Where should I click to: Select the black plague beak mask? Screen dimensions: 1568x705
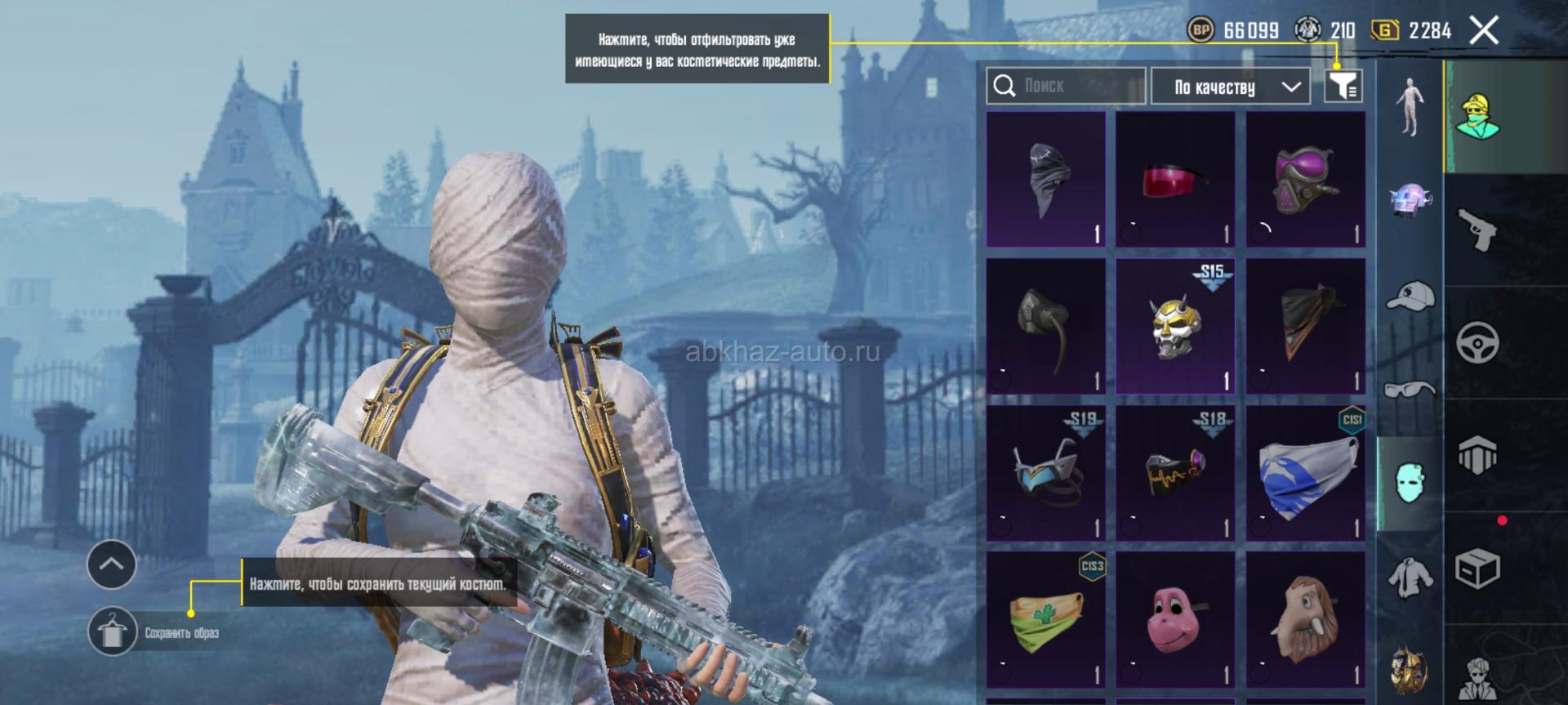[x=1045, y=180]
